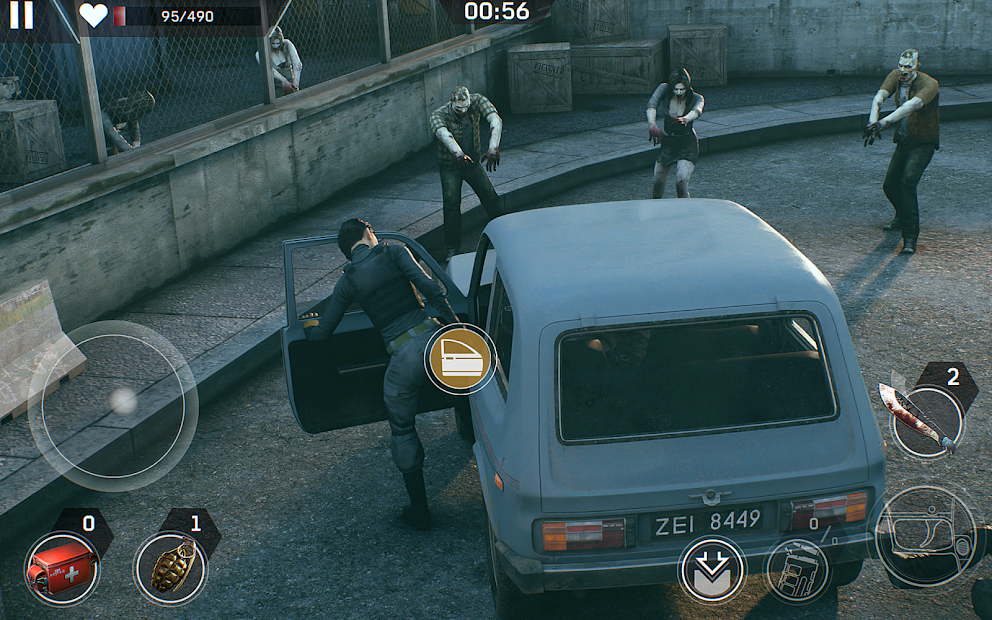Tap the car door interaction icon
The image size is (992, 620).
[x=460, y=359]
